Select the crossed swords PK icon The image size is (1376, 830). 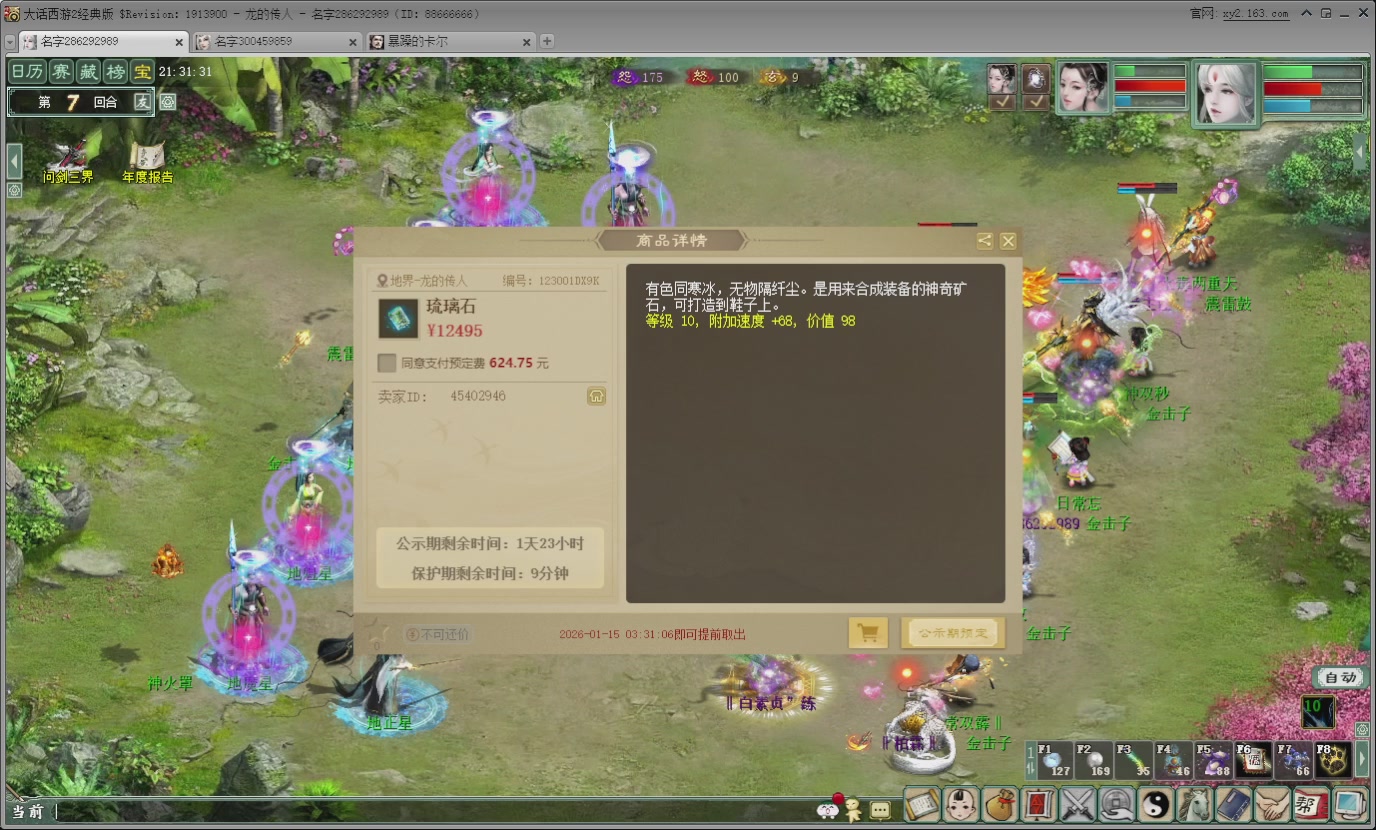click(x=1075, y=805)
